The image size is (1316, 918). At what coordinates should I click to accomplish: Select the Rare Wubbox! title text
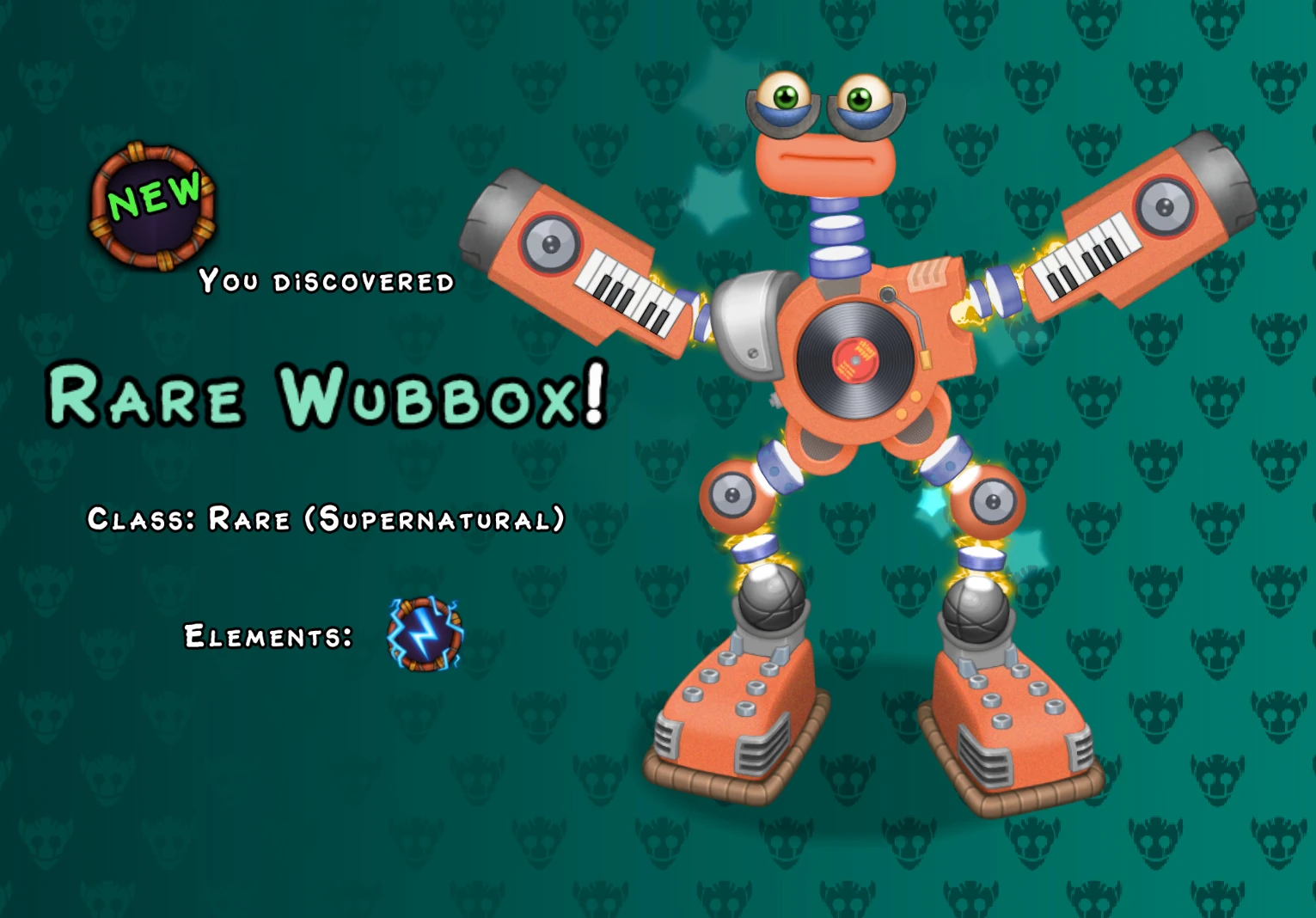(327, 397)
